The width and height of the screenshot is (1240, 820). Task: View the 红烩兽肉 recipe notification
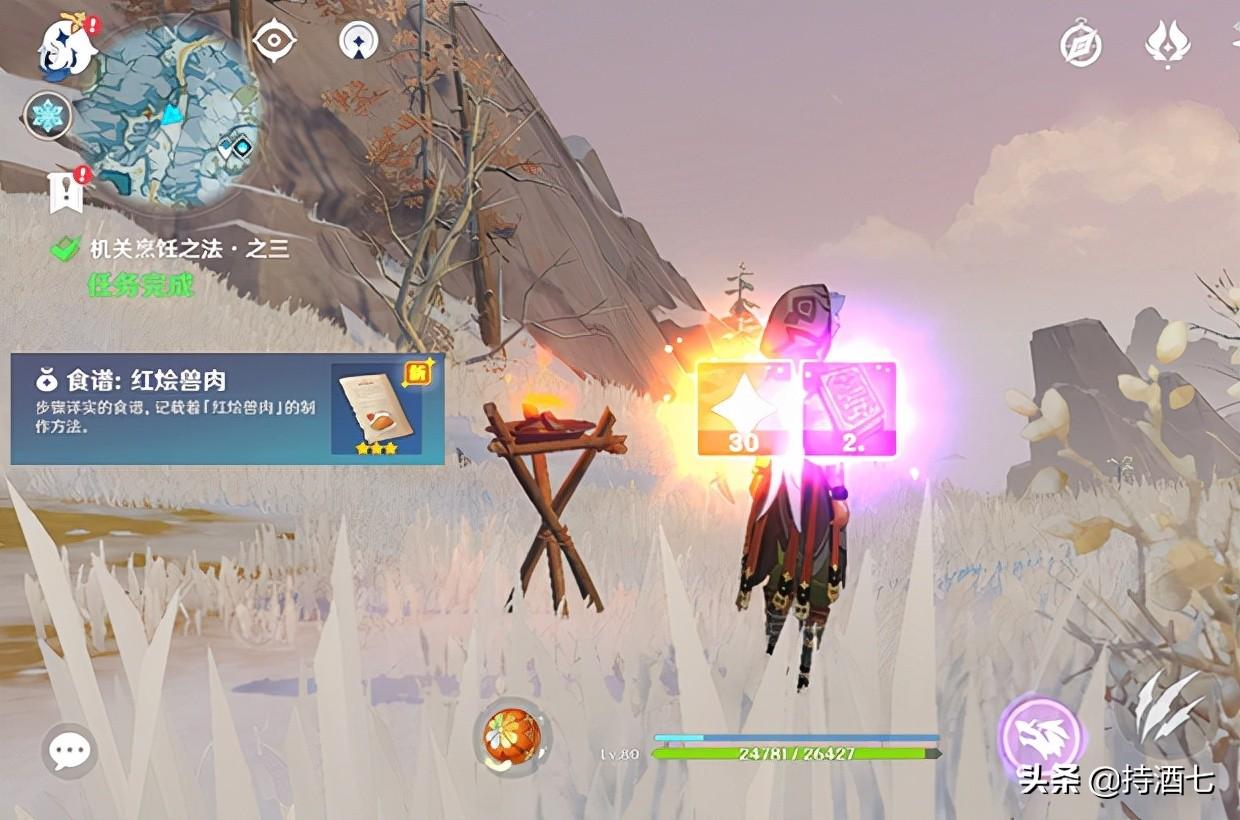227,408
